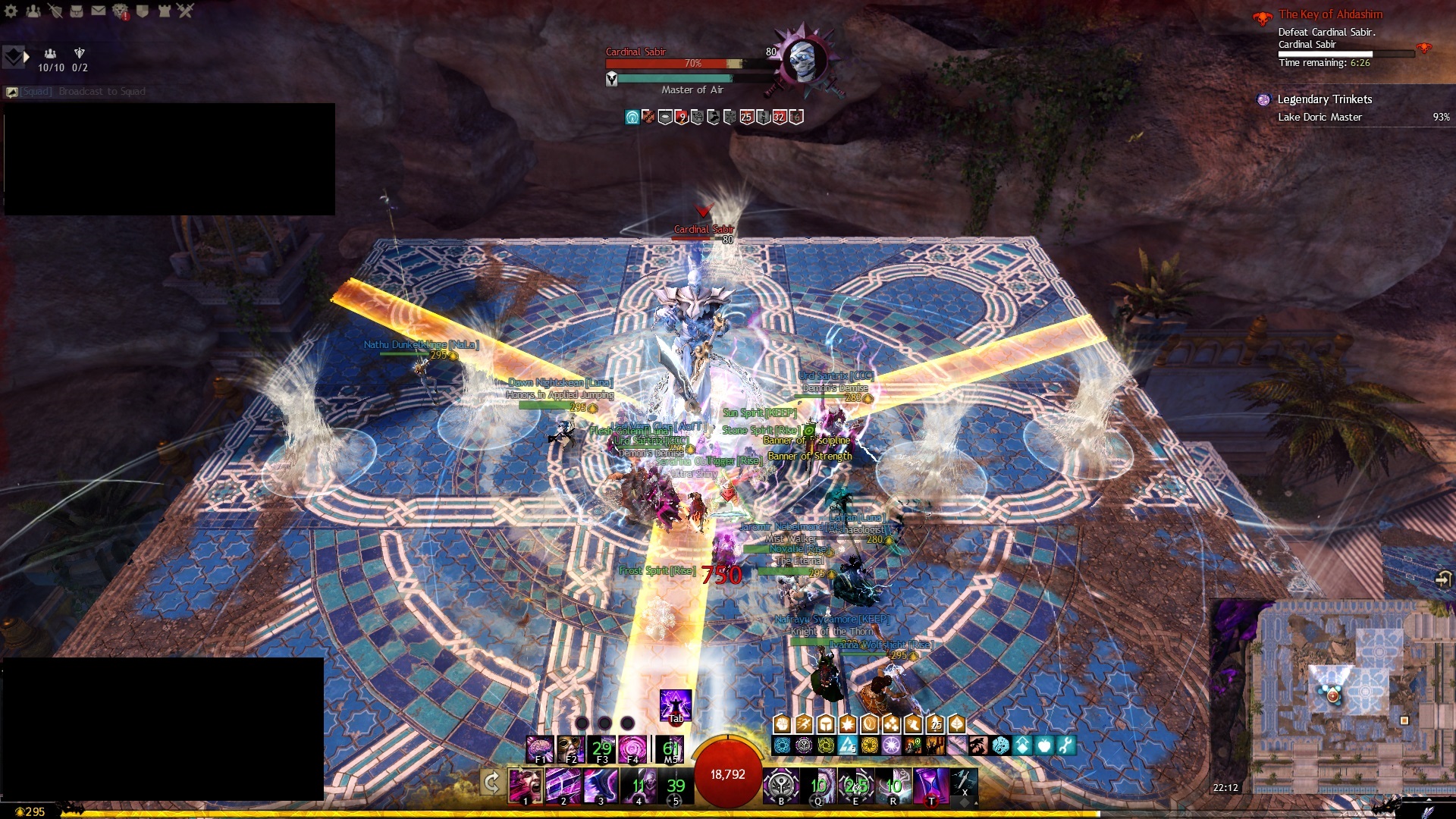
Task: Activate the brain shatter skill F1
Action: point(540,749)
